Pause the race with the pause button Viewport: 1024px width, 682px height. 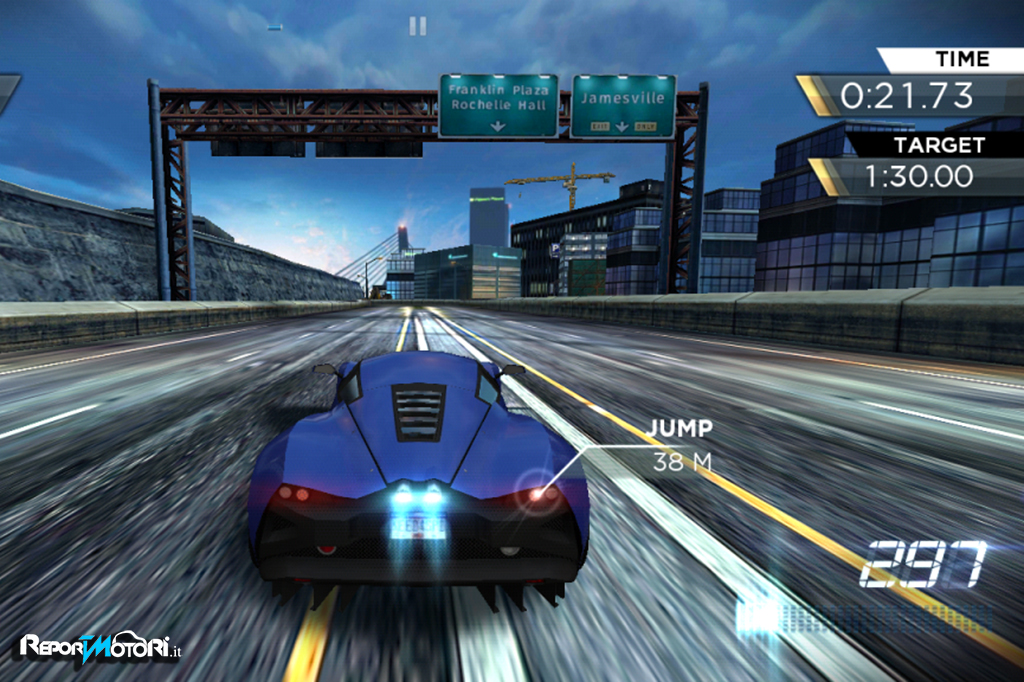point(418,26)
